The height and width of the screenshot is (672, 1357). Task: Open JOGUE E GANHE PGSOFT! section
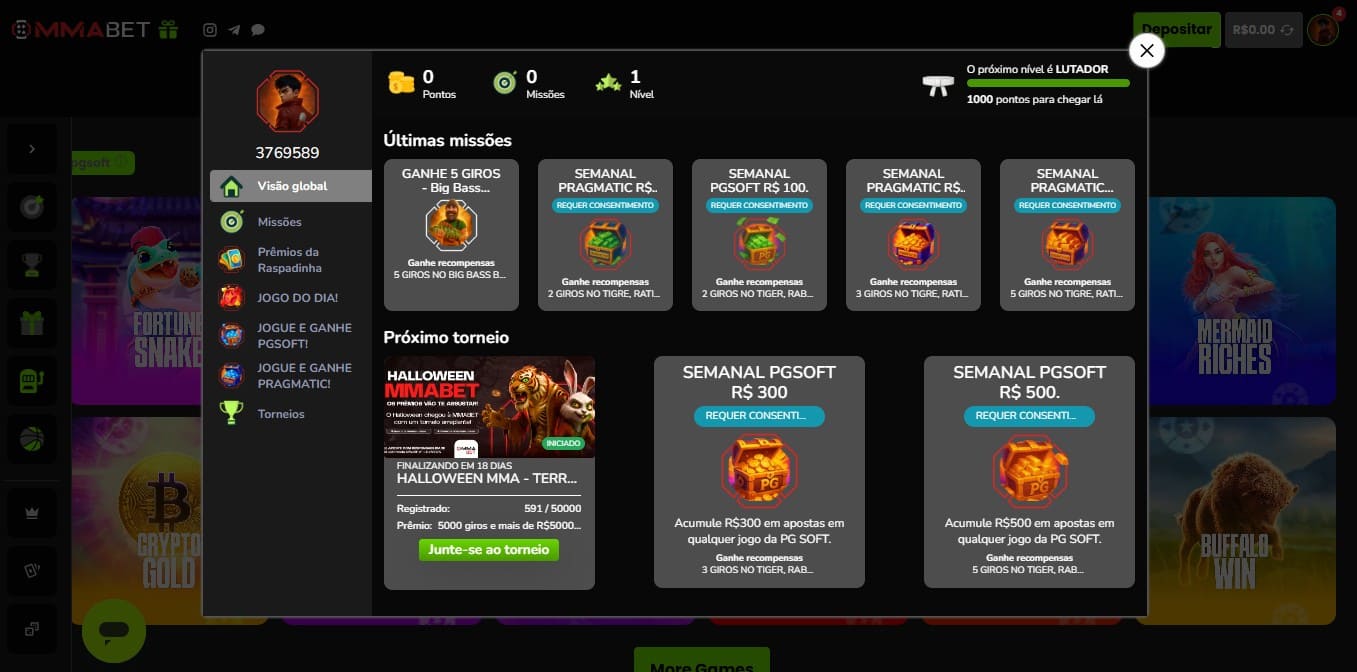(304, 336)
